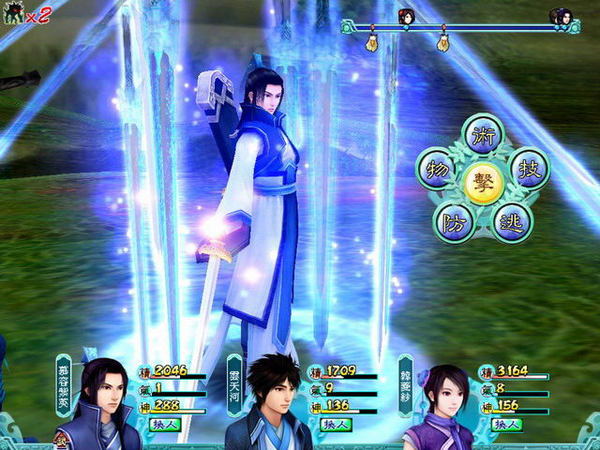Select the 逃 escape command orb
Image resolution: width=600 pixels, height=450 pixels.
[511, 220]
